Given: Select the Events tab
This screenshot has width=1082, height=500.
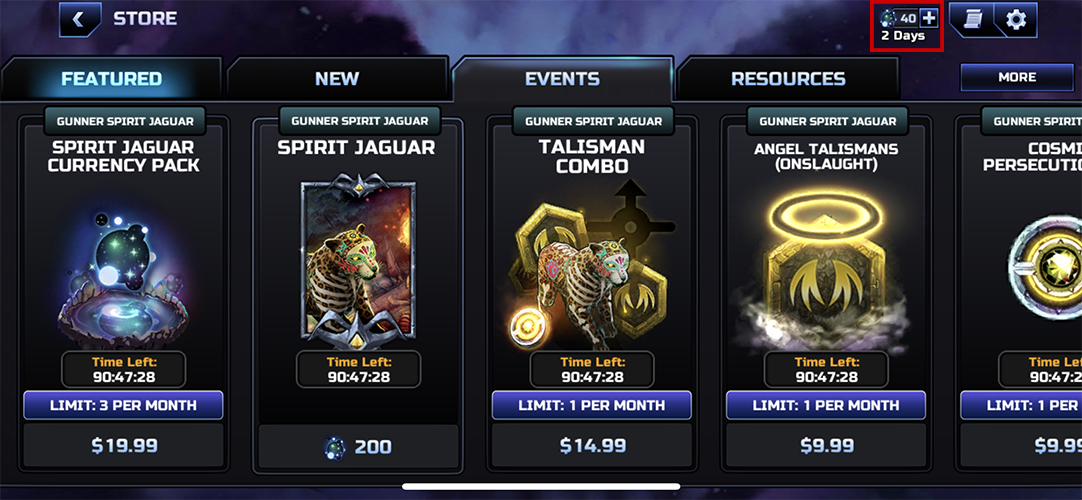Looking at the screenshot, I should 562,79.
